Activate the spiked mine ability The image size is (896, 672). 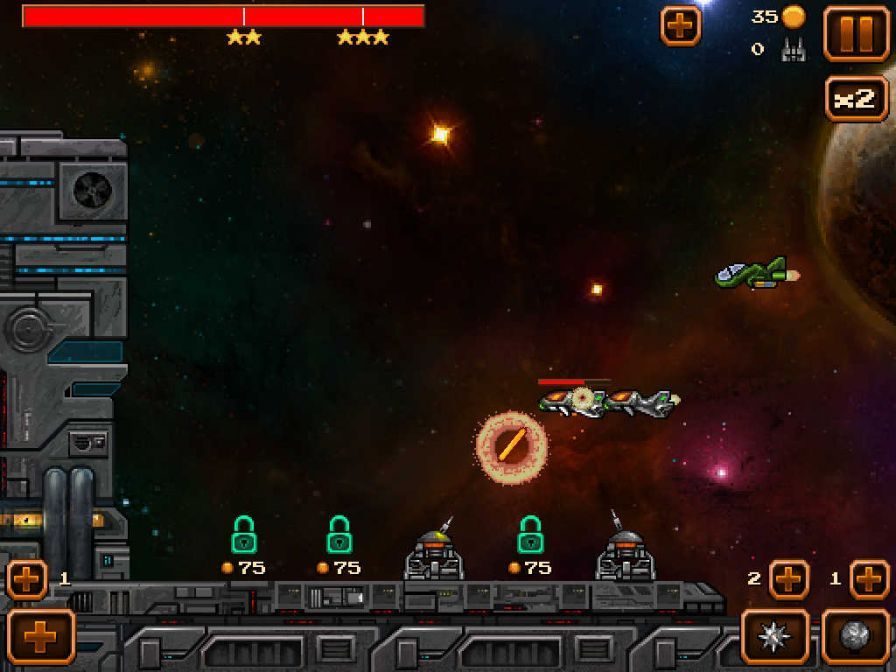pyautogui.click(x=775, y=636)
